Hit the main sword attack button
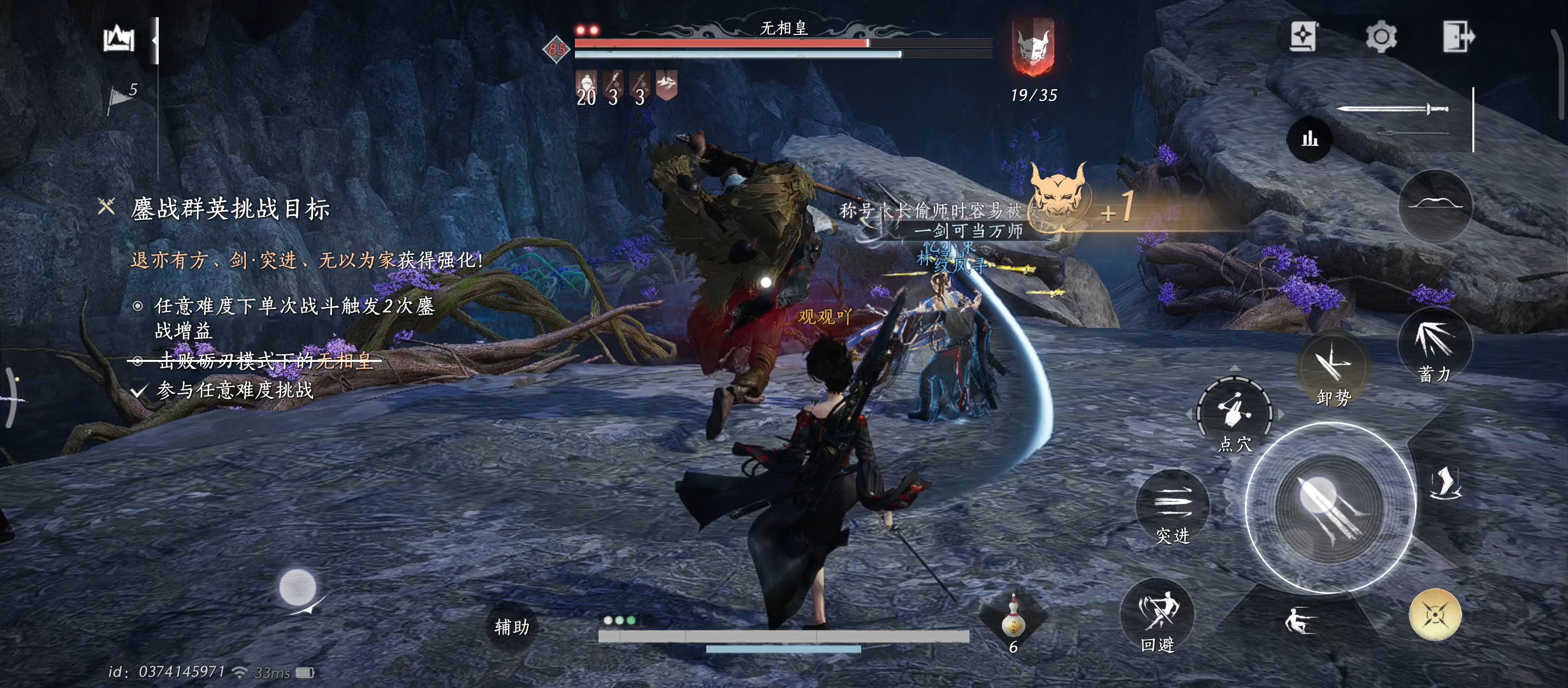This screenshot has height=688, width=1568. click(1330, 508)
